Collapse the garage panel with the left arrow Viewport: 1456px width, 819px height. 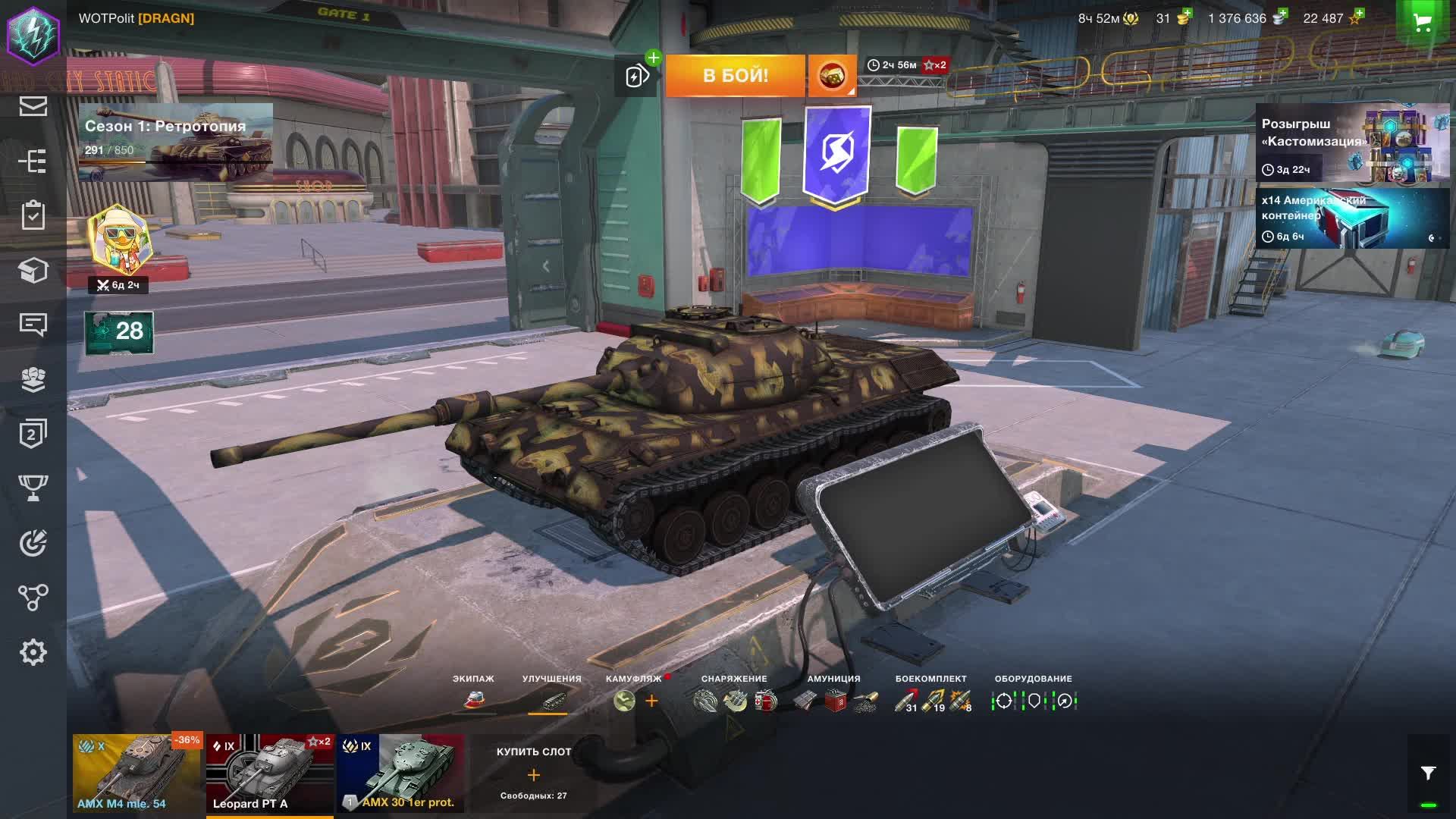(x=544, y=265)
